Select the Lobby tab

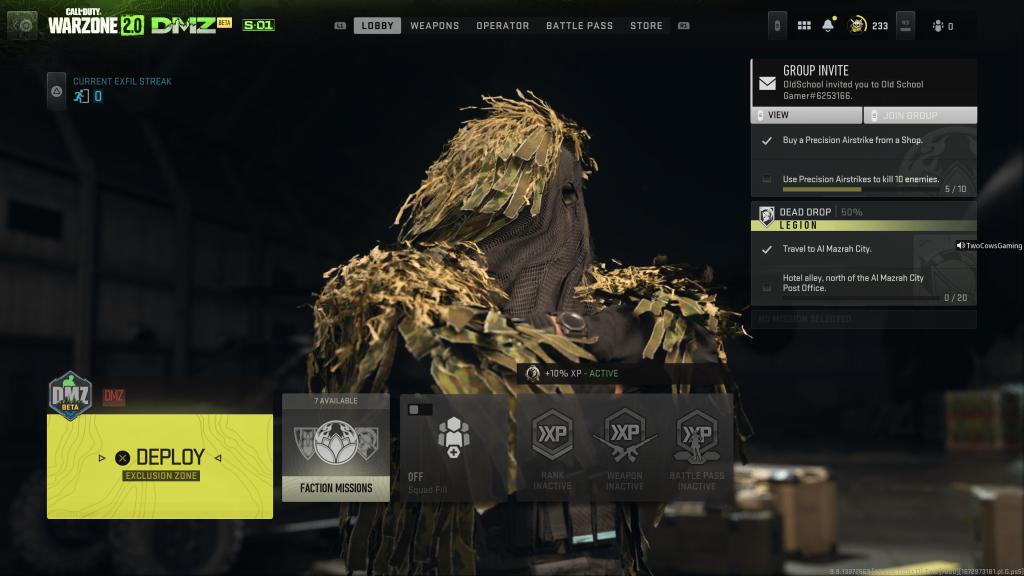coord(377,25)
